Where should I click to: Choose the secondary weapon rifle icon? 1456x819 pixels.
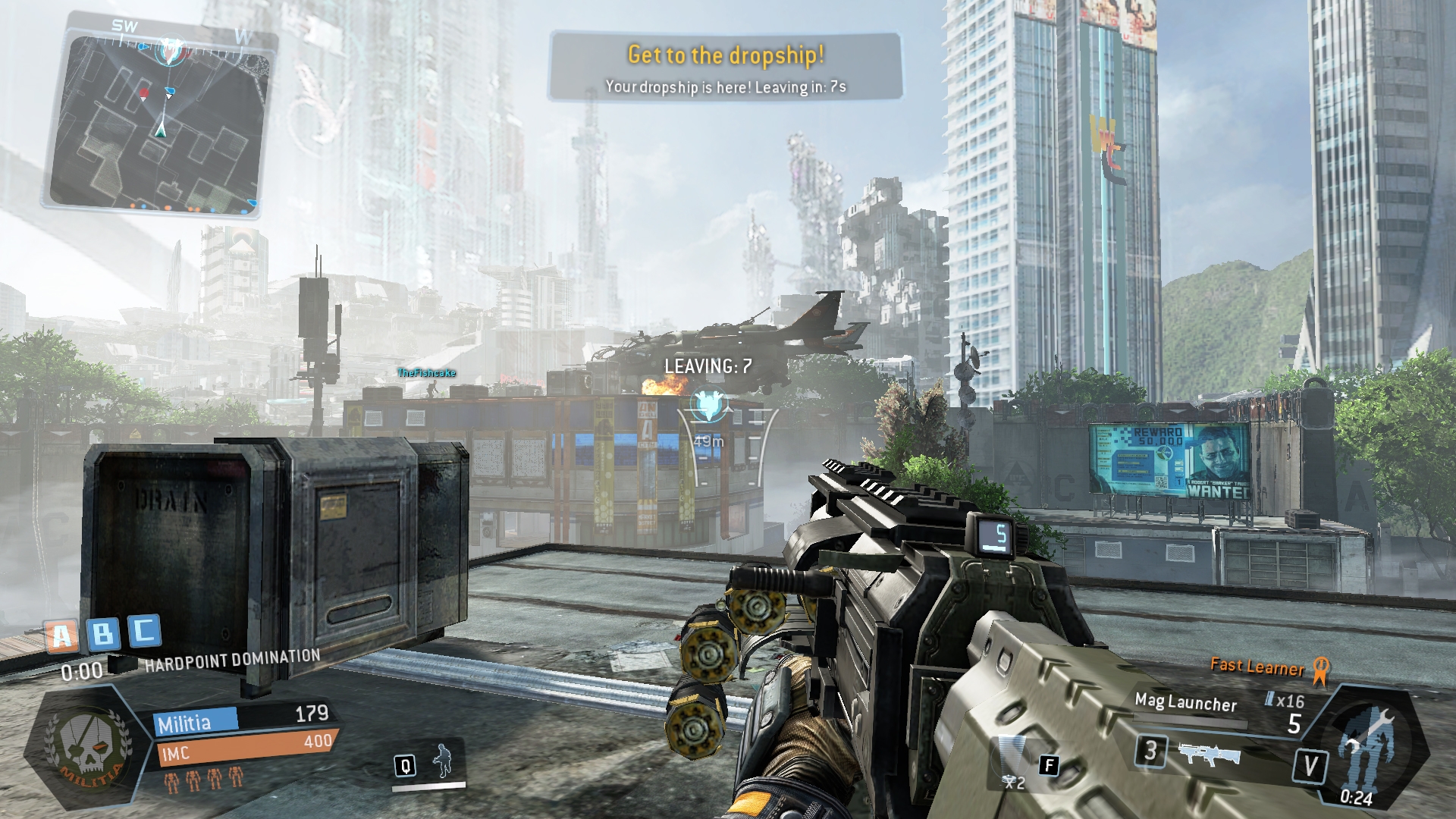[1209, 754]
